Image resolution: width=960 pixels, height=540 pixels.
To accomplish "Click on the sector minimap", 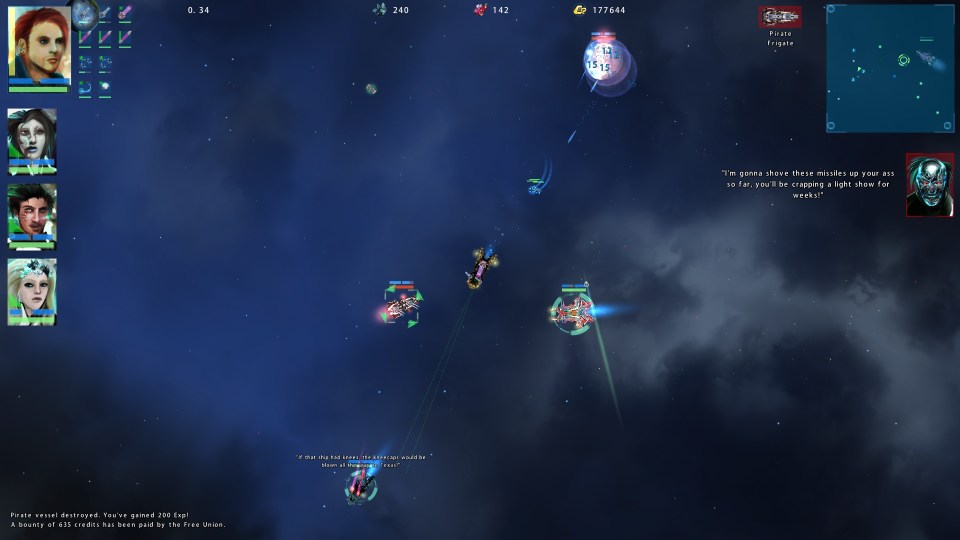I will 889,68.
